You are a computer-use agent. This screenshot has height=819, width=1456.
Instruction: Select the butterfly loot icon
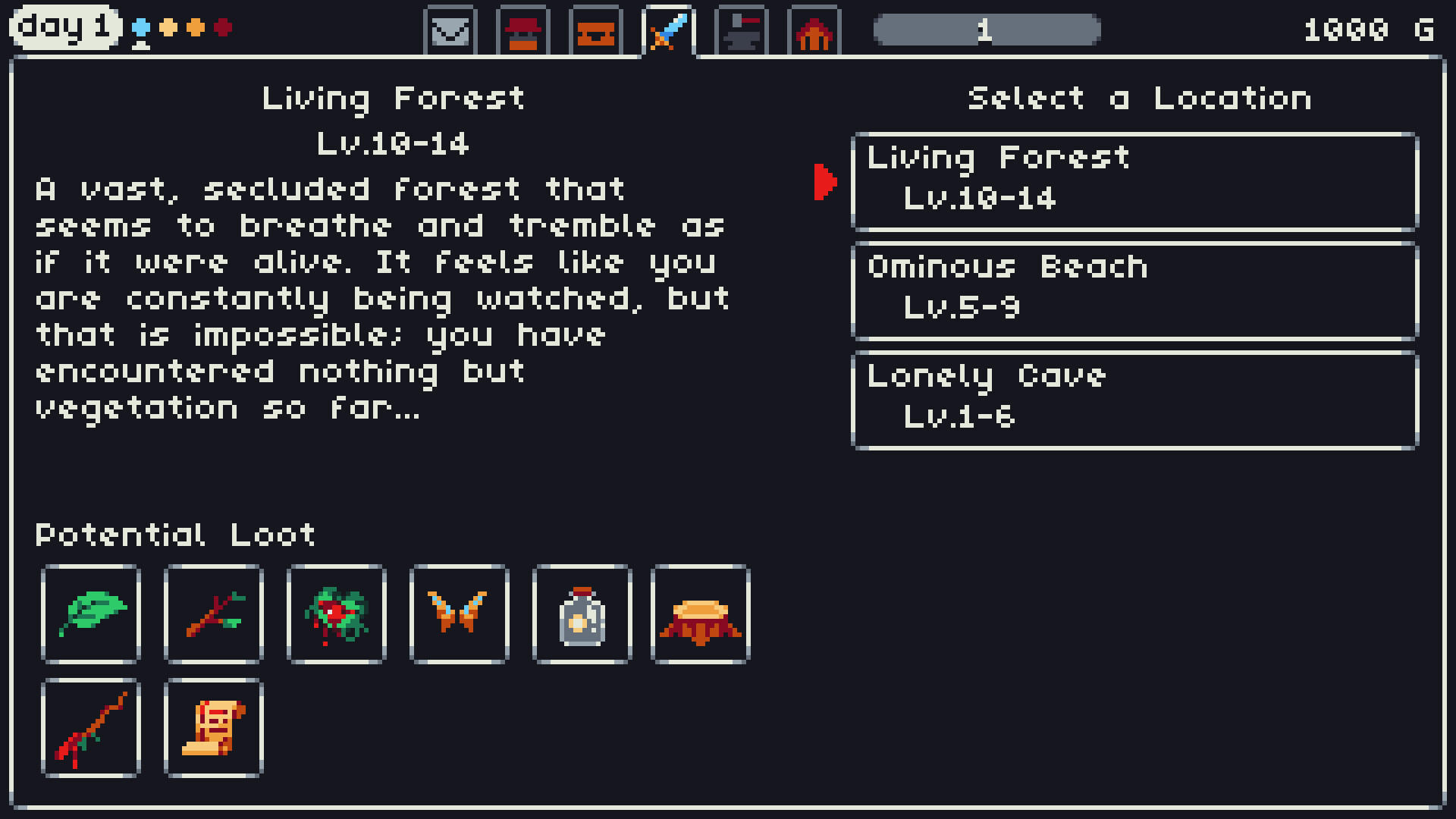click(459, 615)
